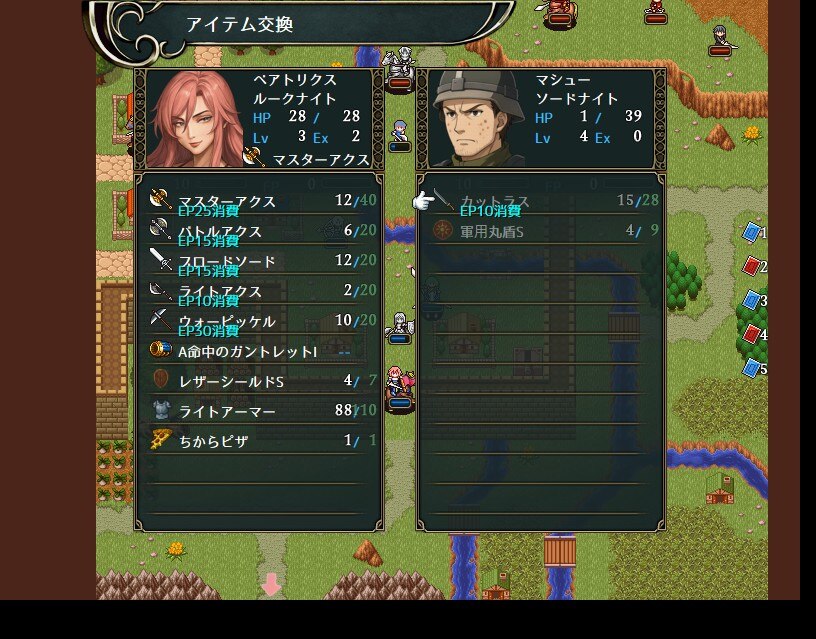Choose 軍用丸盾S from Matthew's items

[542, 231]
